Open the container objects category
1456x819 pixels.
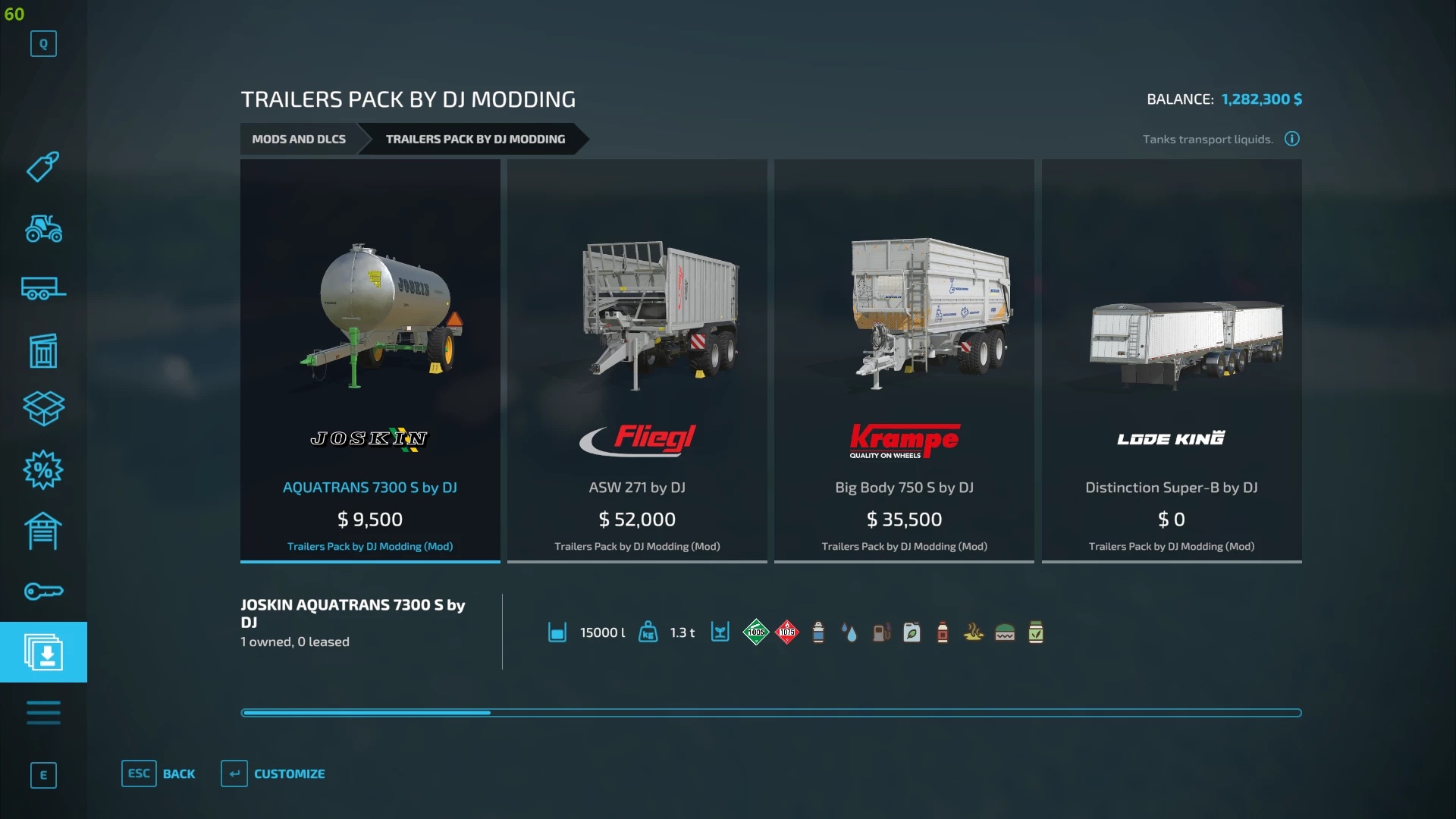[43, 350]
